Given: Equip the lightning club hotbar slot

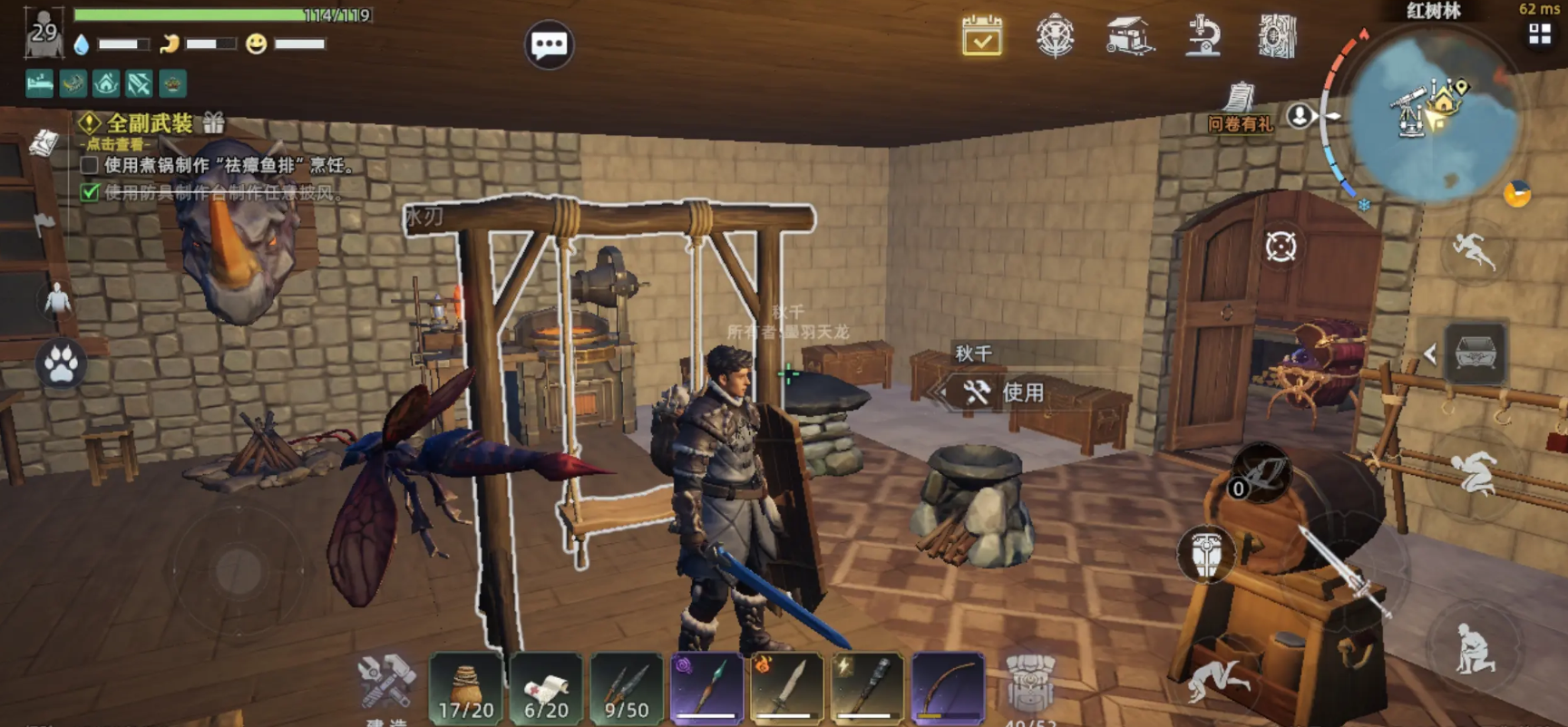Looking at the screenshot, I should (x=866, y=689).
